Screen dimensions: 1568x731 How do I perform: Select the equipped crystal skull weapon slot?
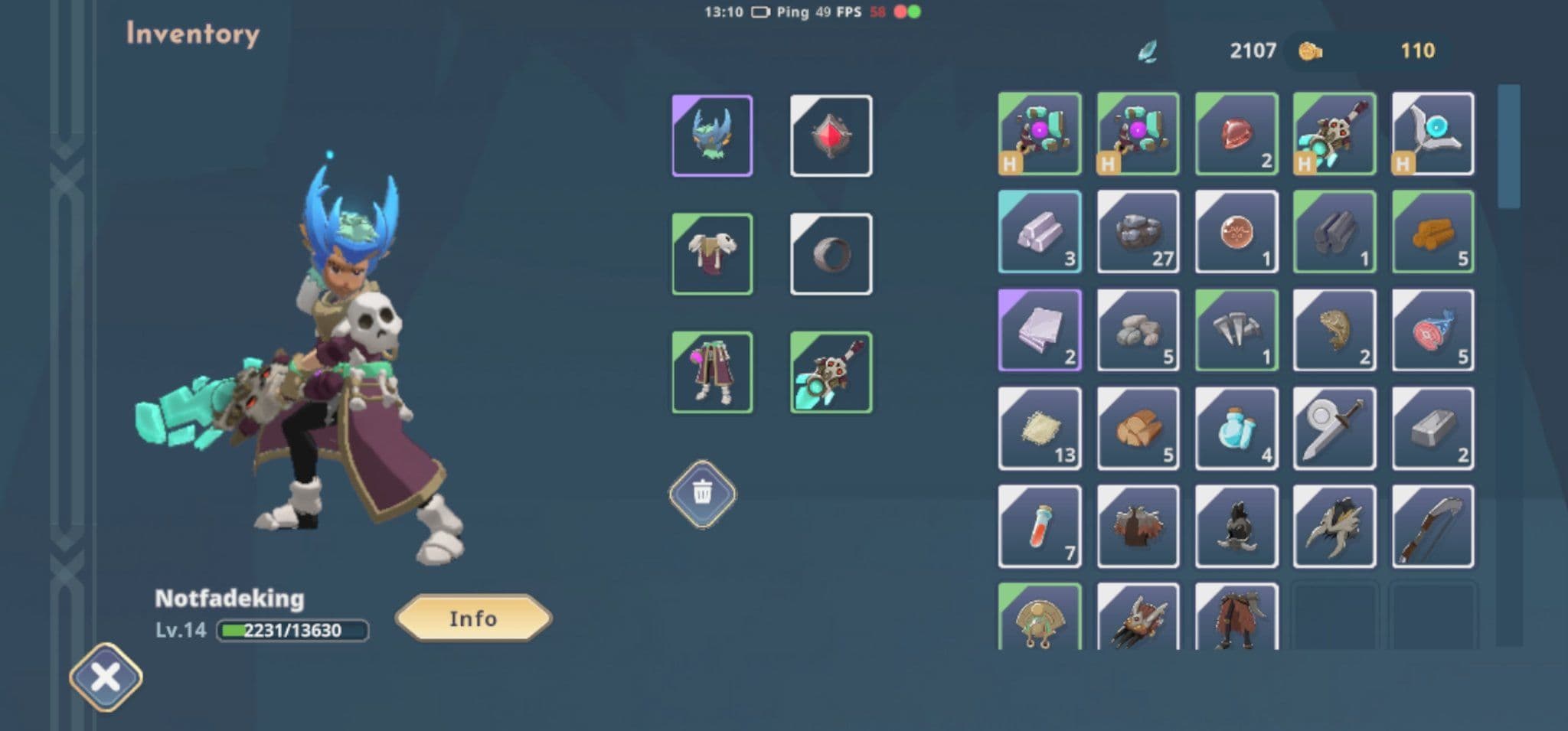[831, 372]
